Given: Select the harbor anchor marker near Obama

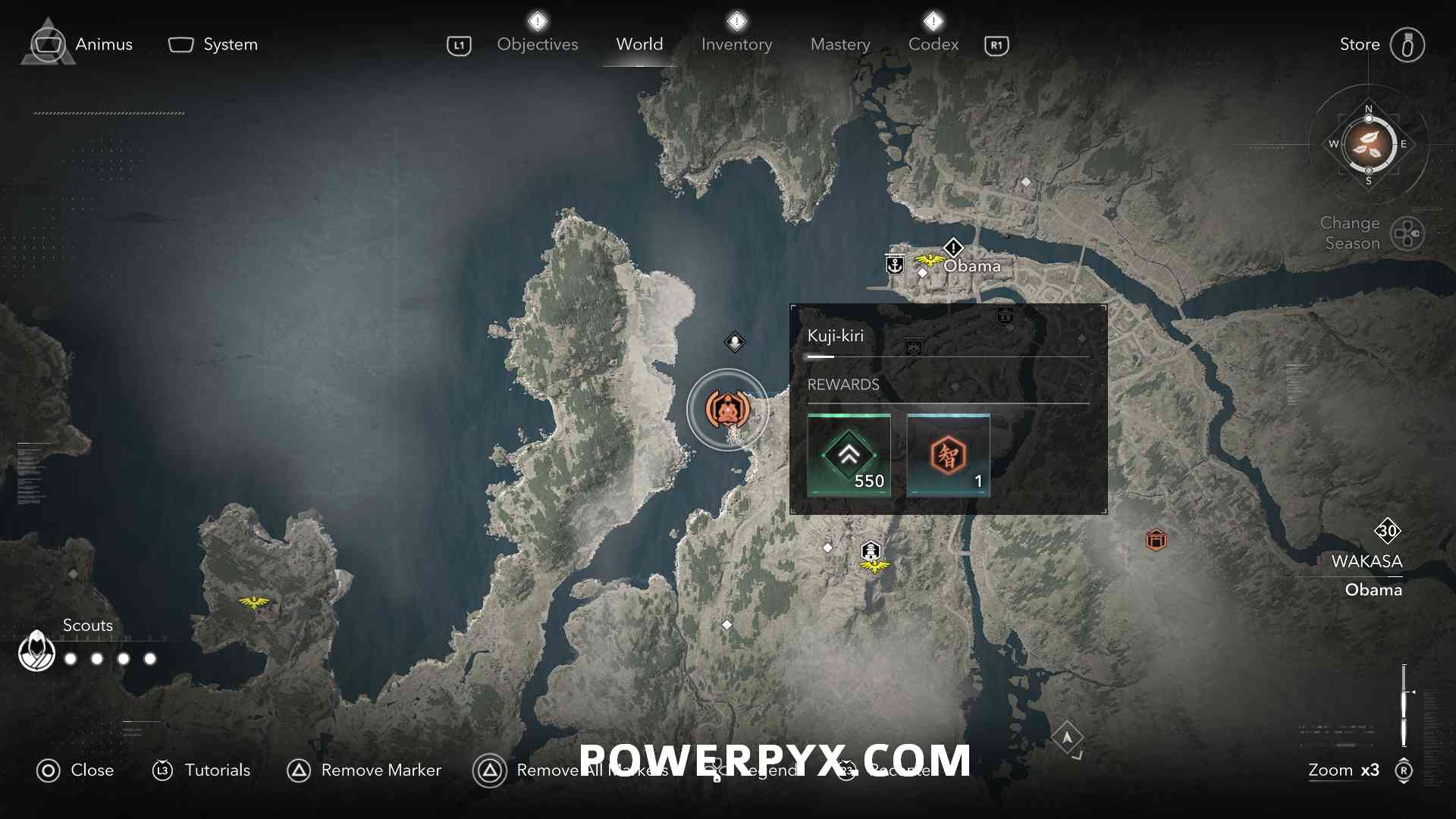Looking at the screenshot, I should [895, 265].
